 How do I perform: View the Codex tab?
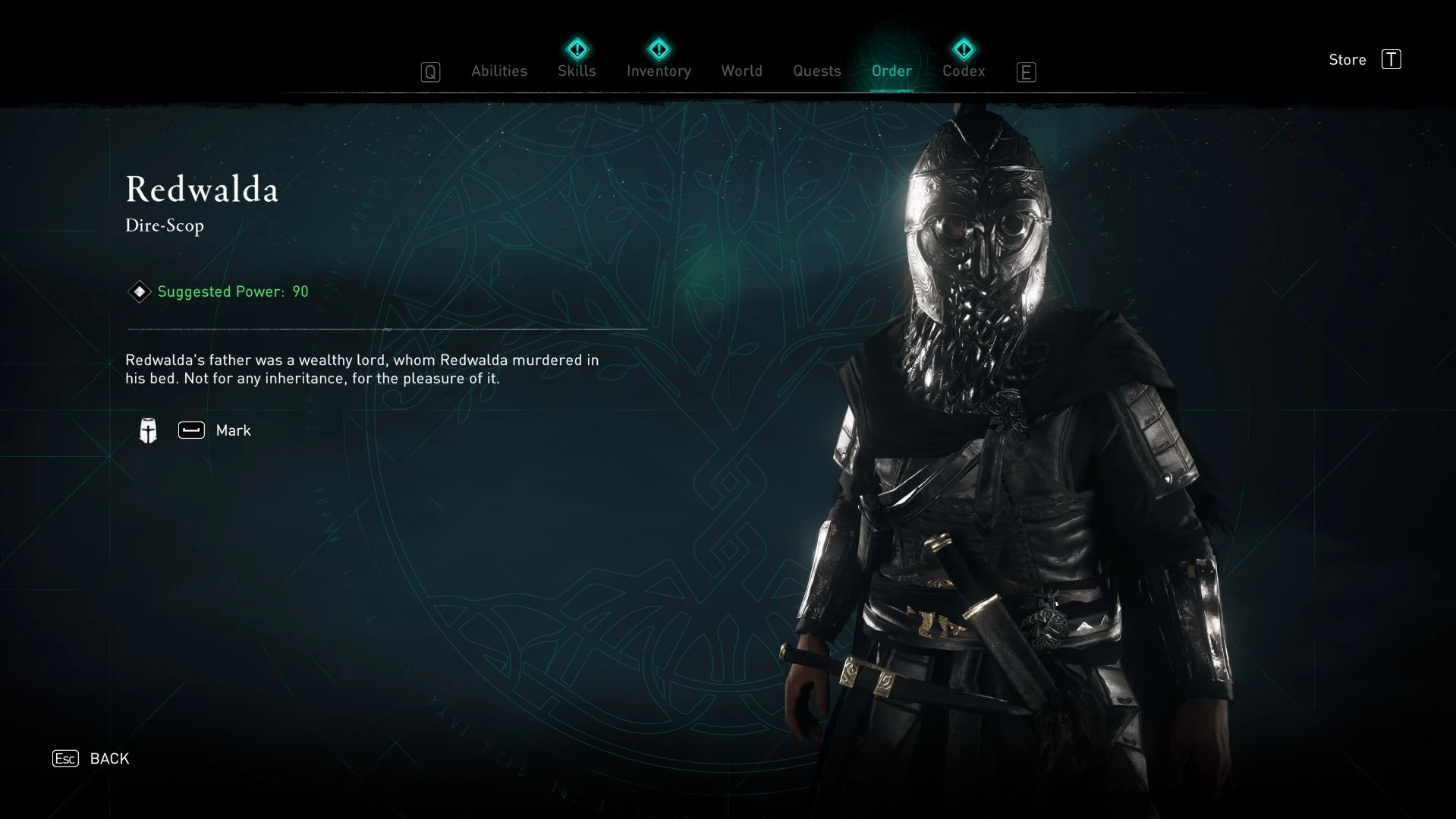click(x=963, y=71)
